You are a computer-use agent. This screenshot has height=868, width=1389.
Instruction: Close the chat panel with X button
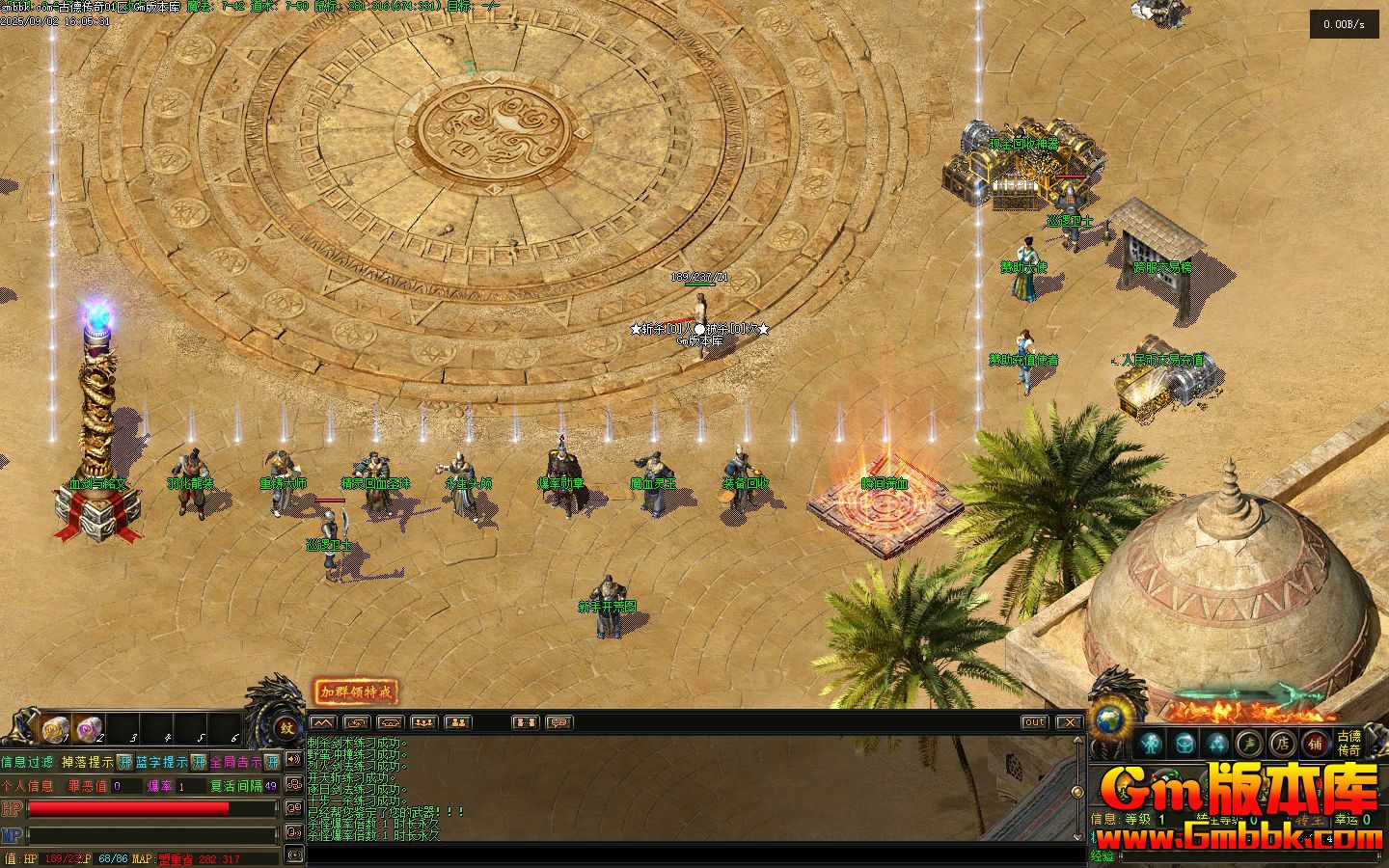[1069, 722]
